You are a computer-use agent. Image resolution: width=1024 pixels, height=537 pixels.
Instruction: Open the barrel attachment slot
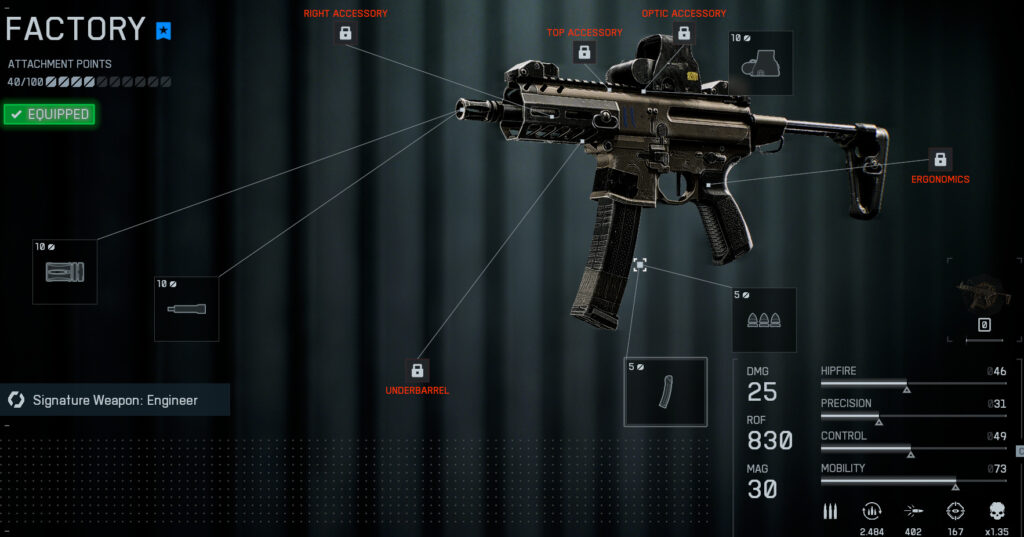point(186,309)
